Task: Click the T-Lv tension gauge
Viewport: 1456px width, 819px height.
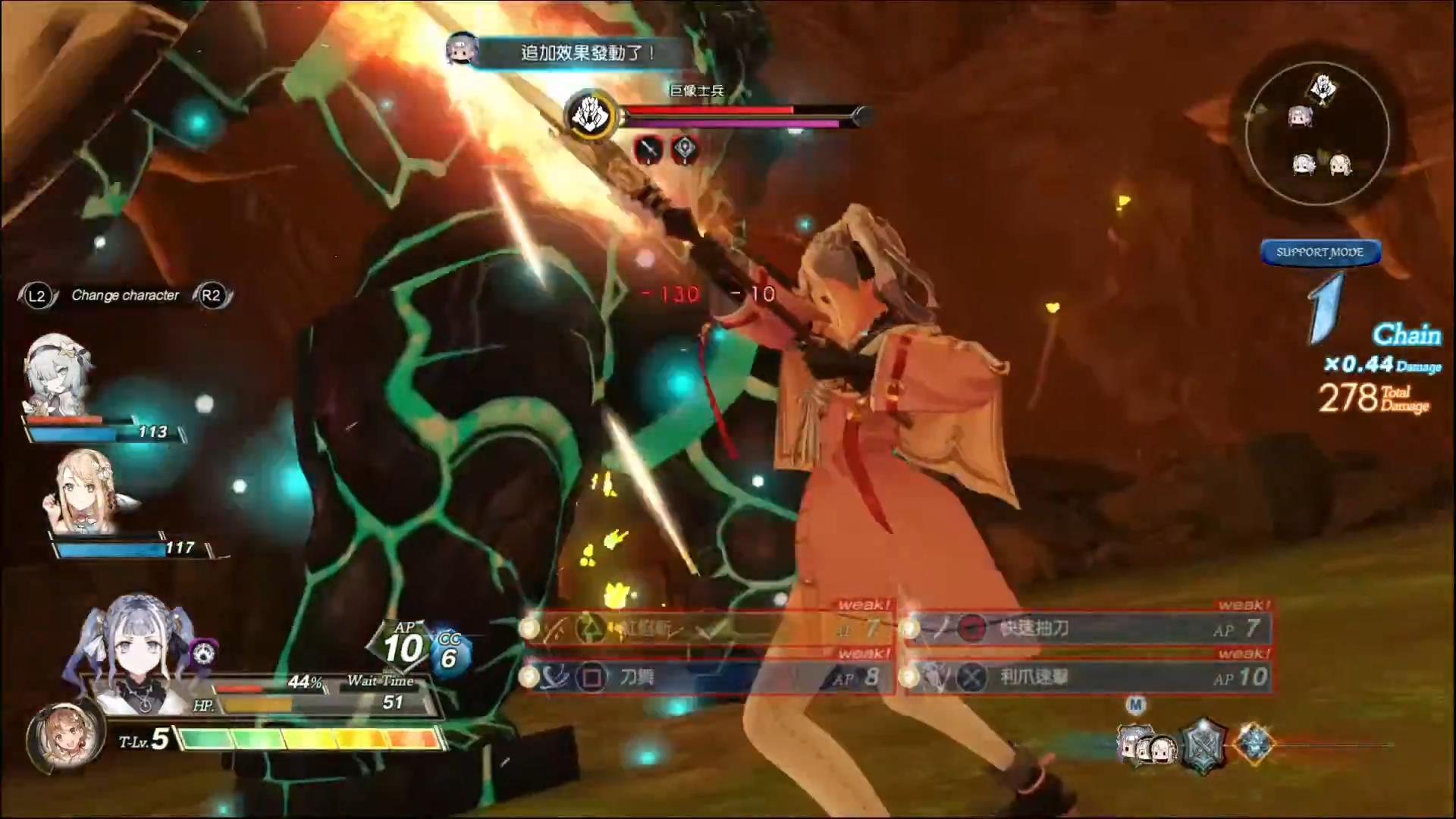Action: pyautogui.click(x=309, y=739)
